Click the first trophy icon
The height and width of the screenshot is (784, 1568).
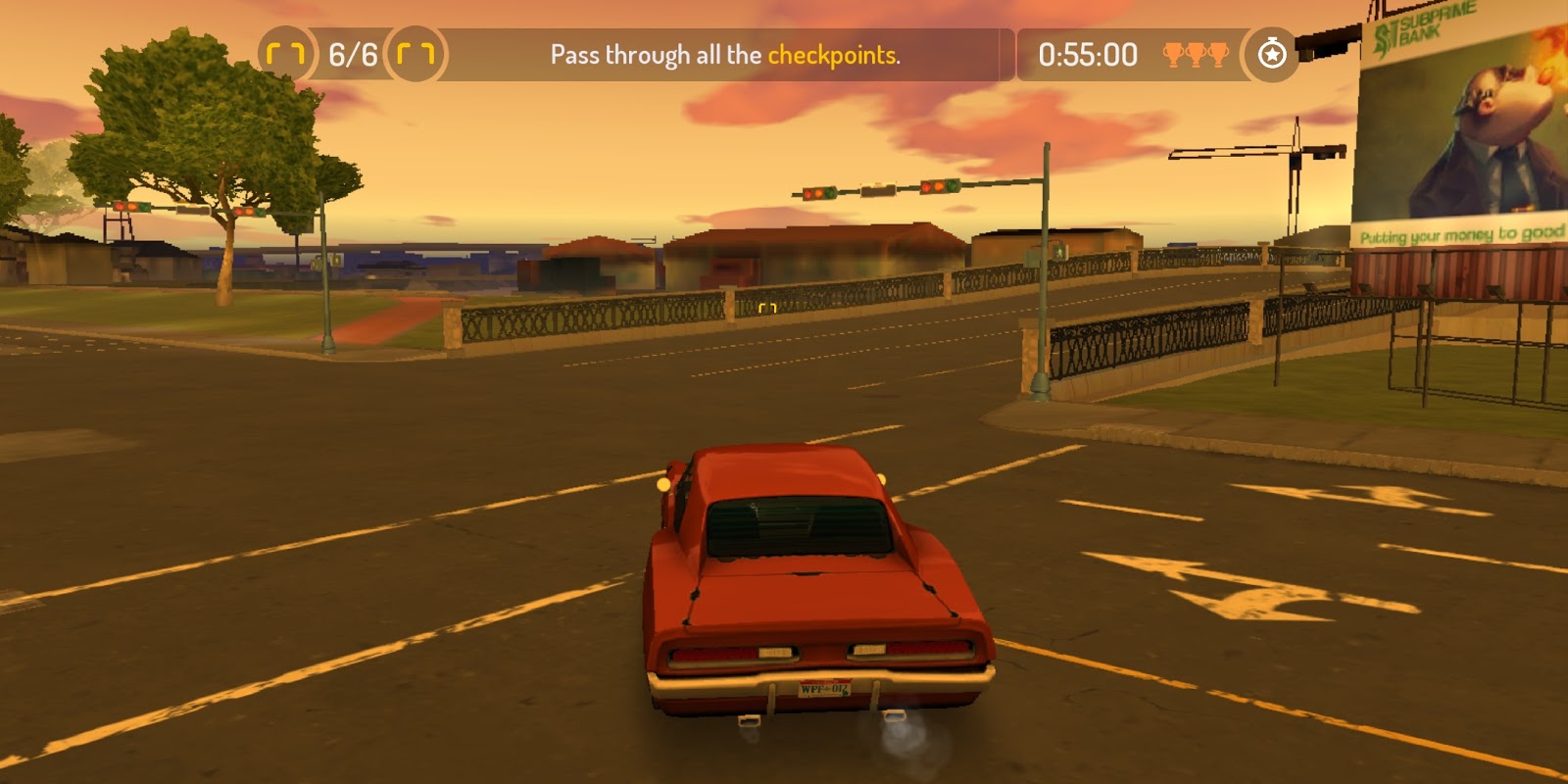coord(1171,56)
